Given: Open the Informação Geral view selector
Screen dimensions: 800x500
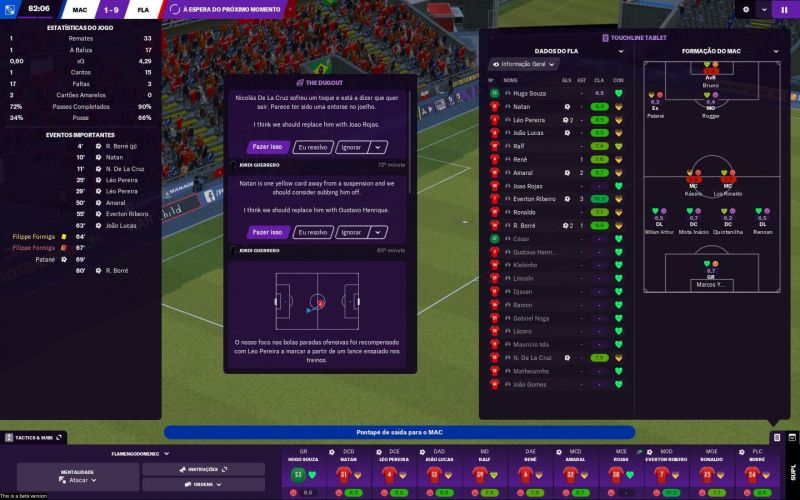Looking at the screenshot, I should coord(524,64).
